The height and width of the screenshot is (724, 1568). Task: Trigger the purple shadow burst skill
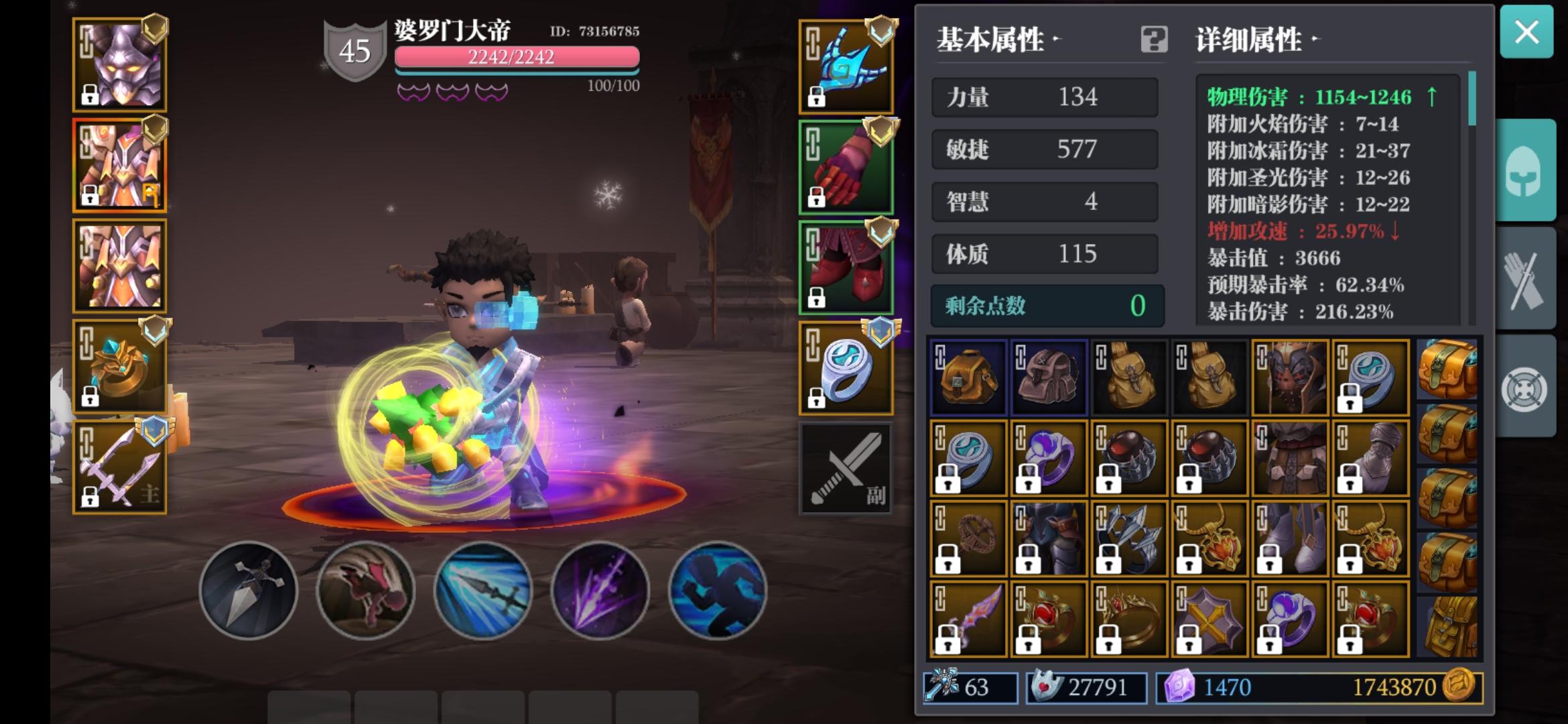600,589
